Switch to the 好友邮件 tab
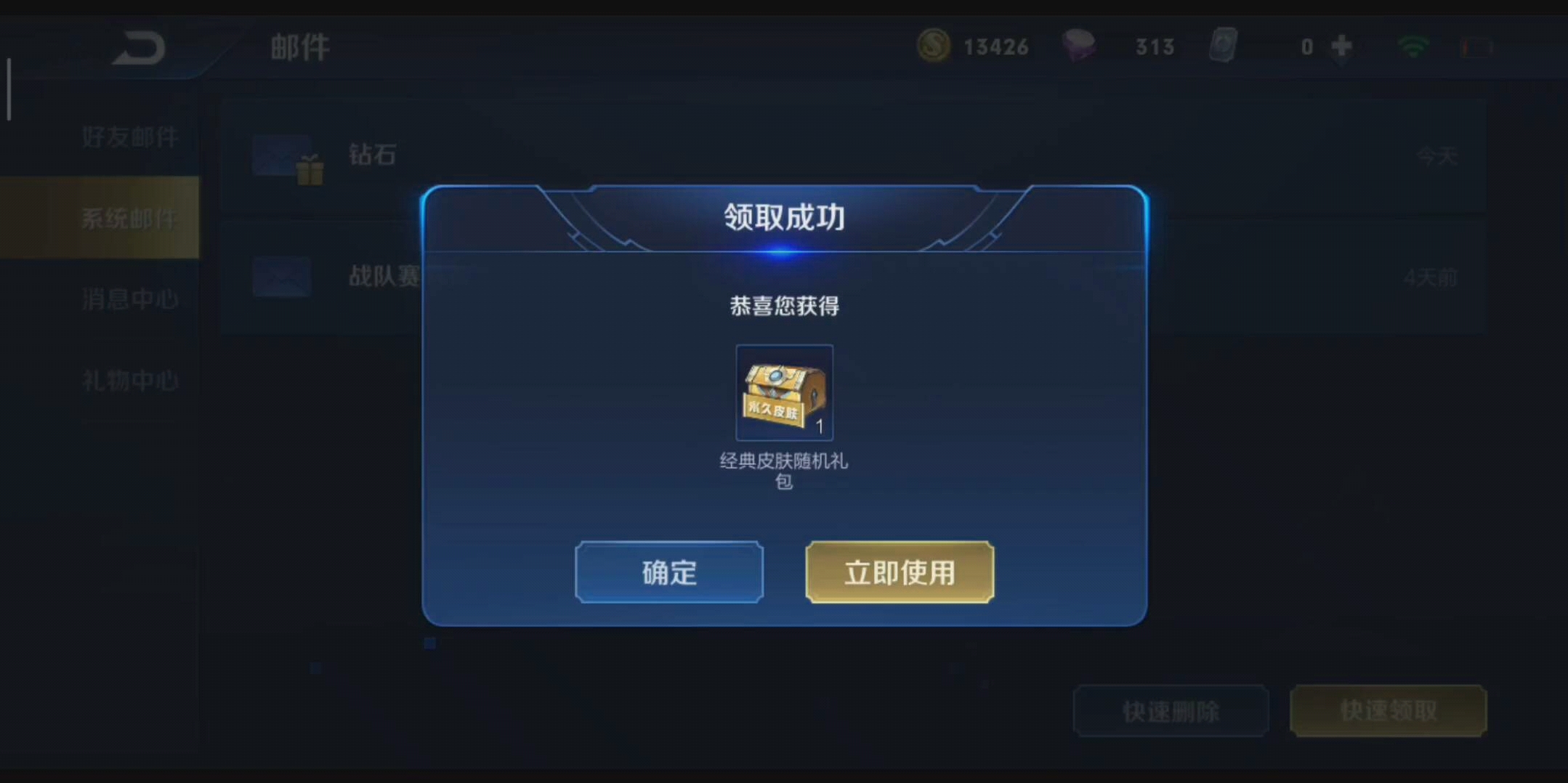Screen dimensions: 1568x783 (129, 137)
